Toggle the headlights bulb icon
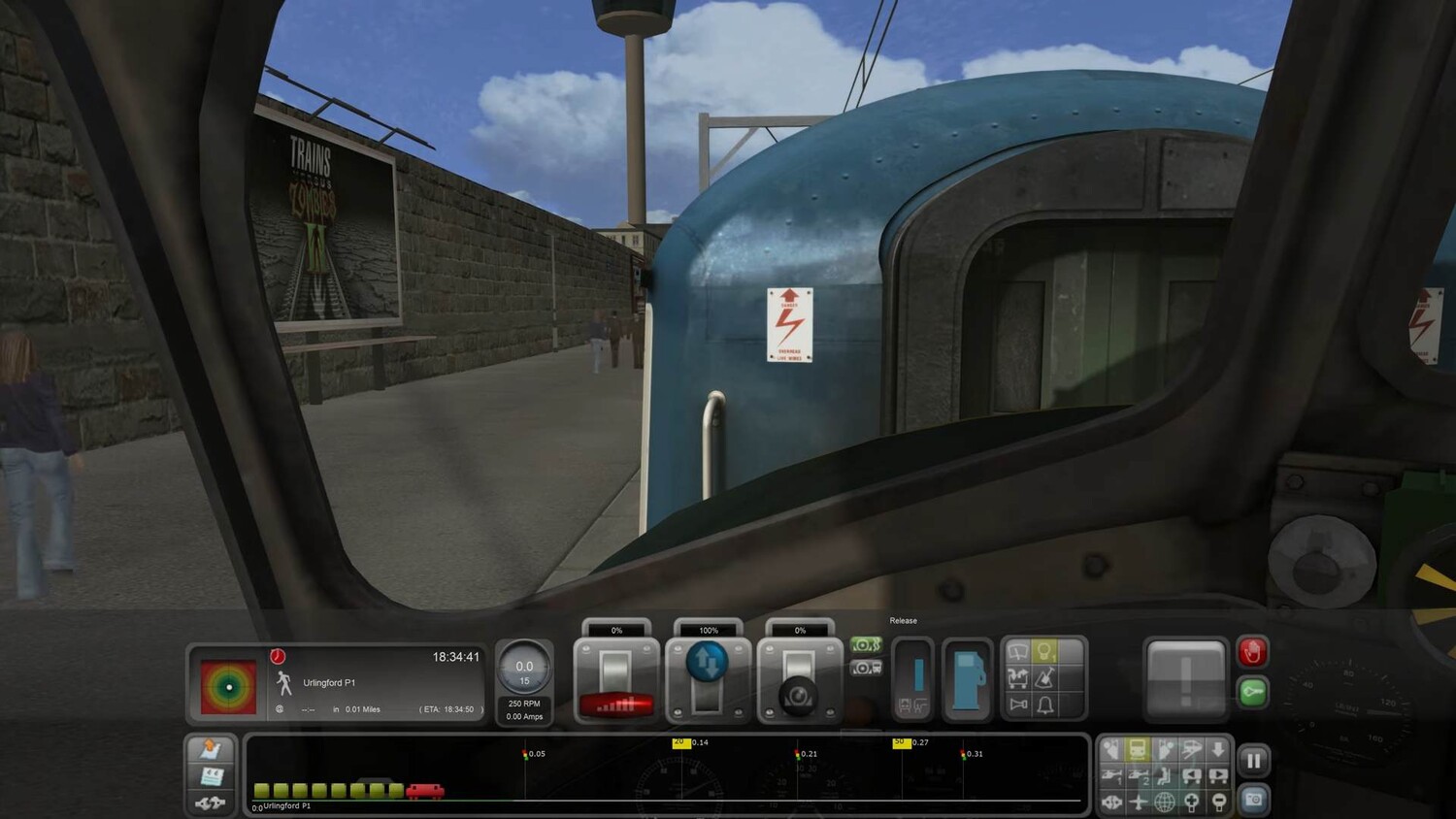 coord(1044,651)
